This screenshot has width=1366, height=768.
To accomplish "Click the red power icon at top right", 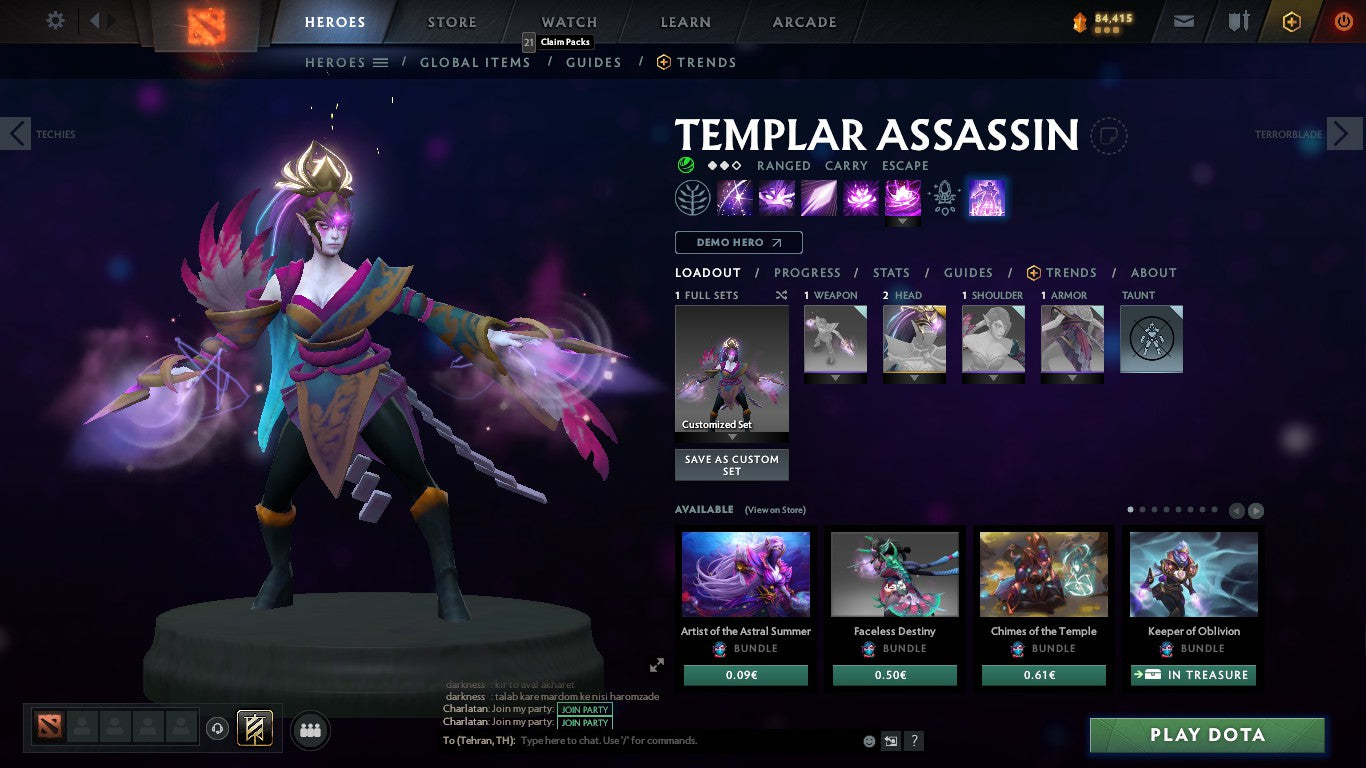I will tap(1341, 19).
